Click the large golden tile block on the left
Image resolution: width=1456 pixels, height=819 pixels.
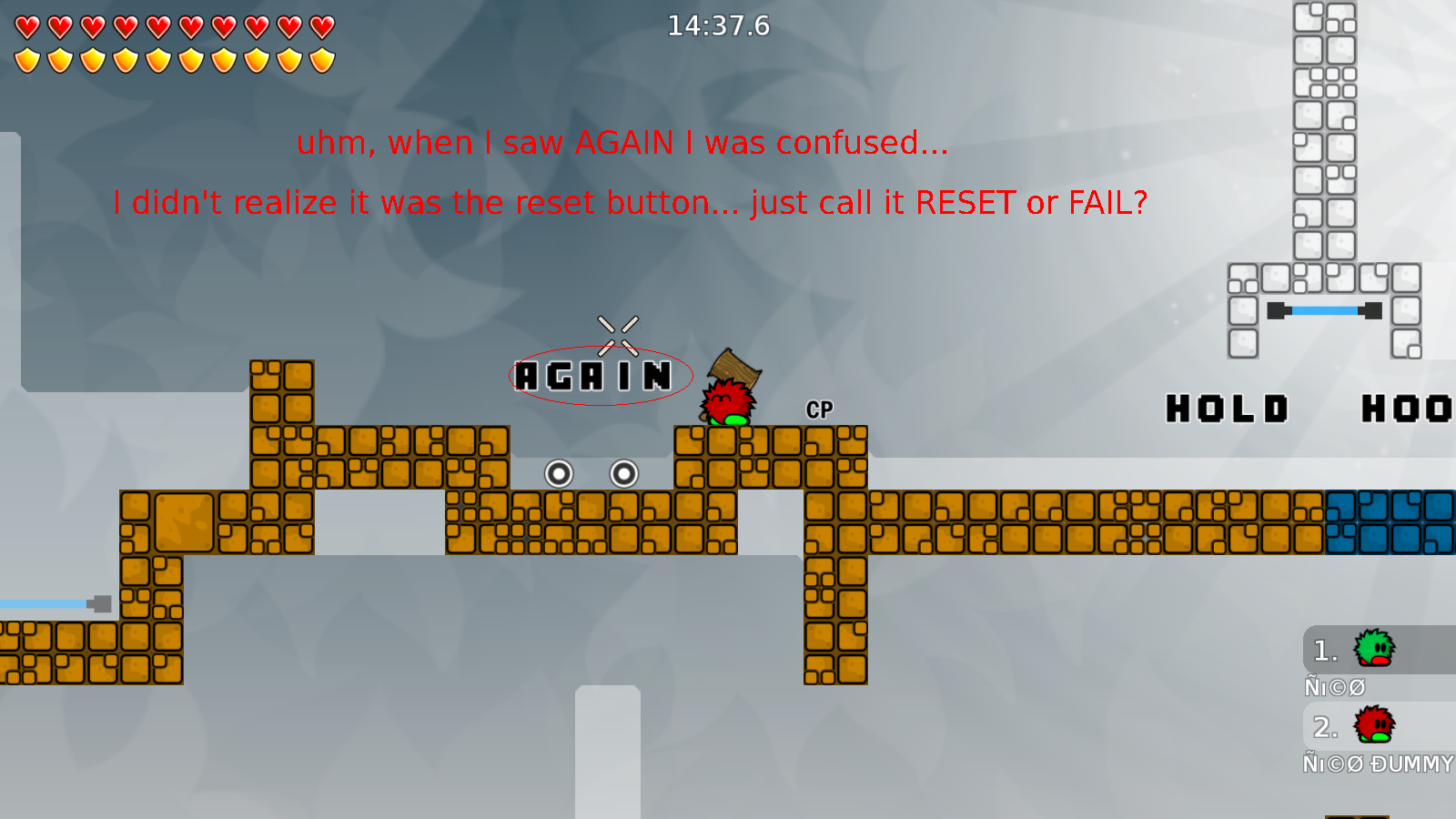coord(187,521)
